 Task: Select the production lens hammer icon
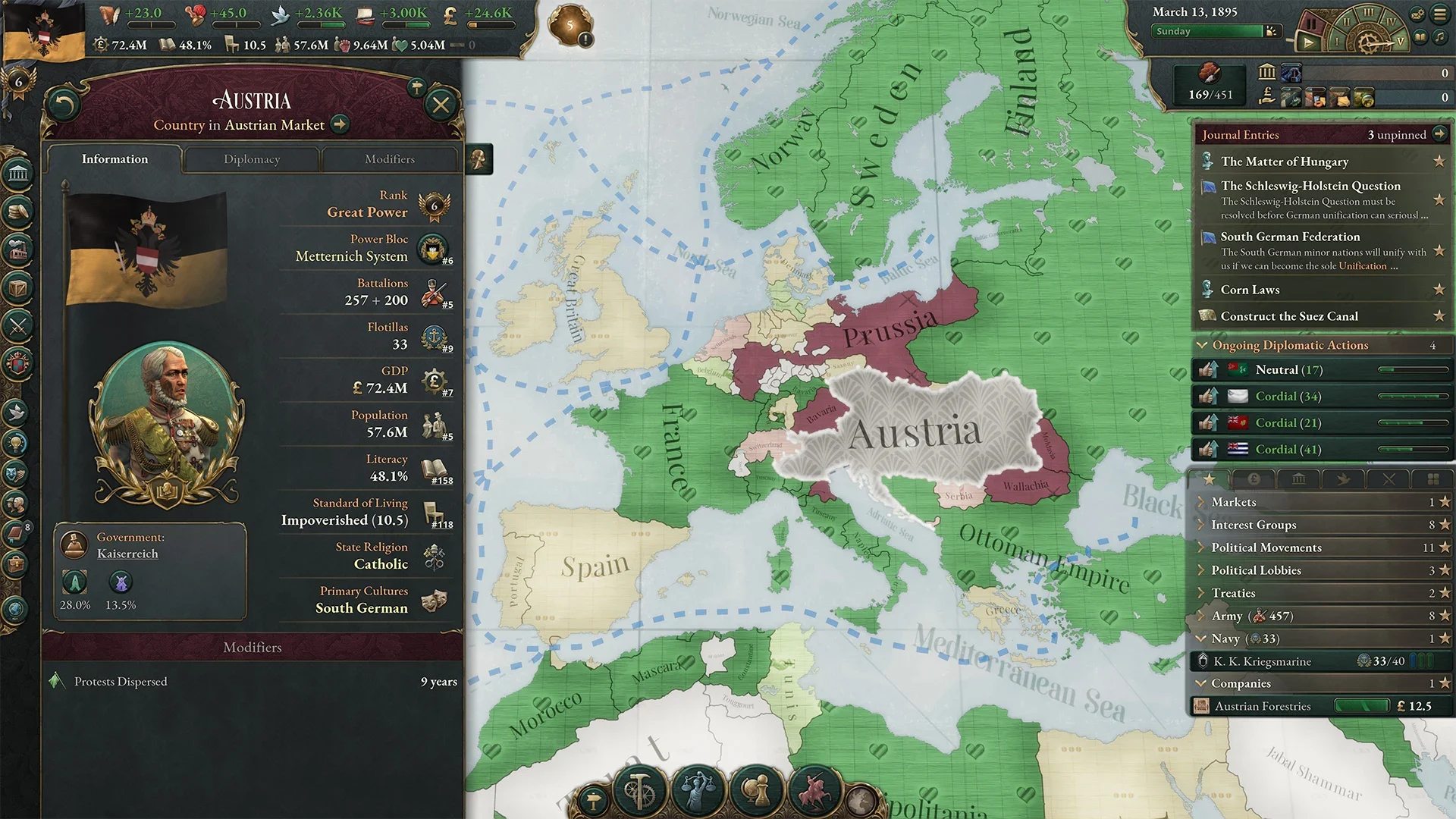click(639, 790)
